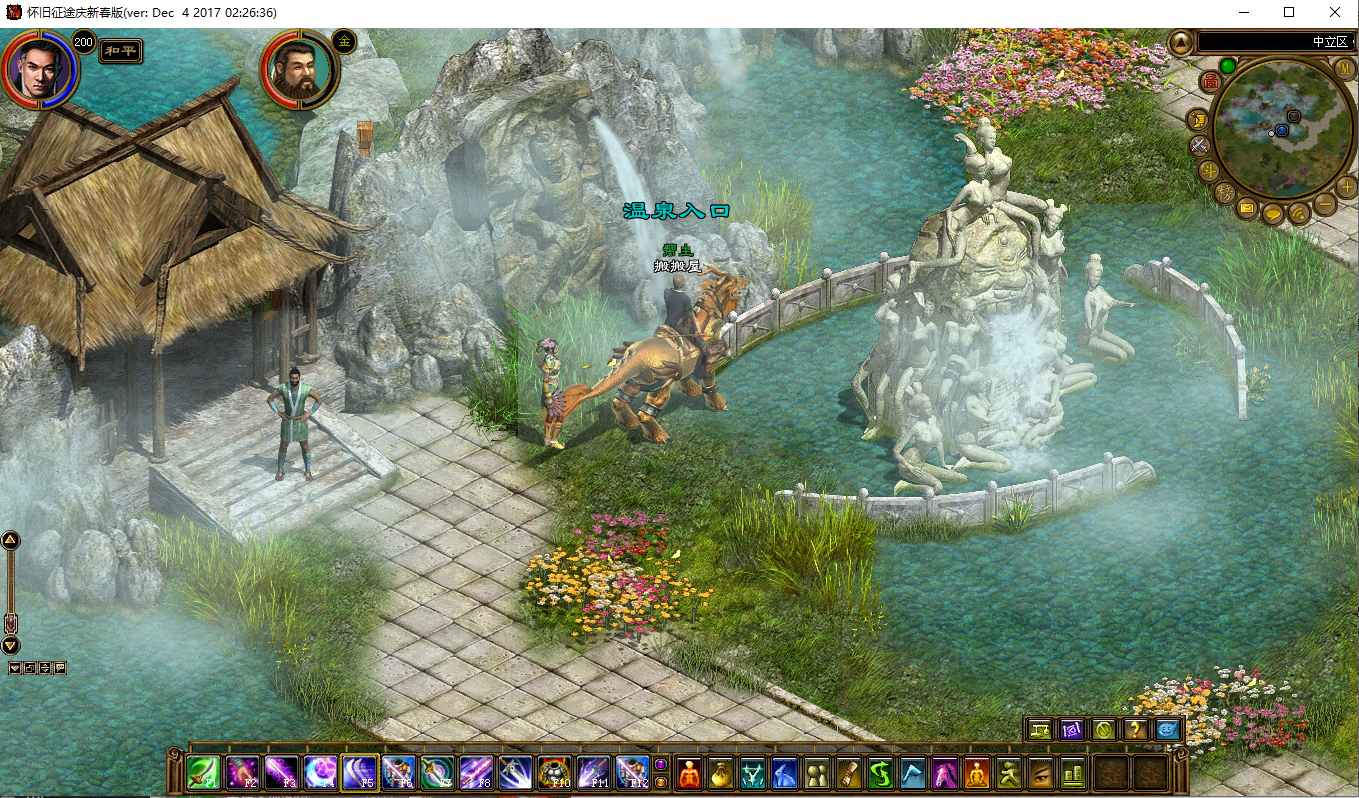This screenshot has height=798, width=1359.
Task: Trigger the F10 flaming armor skill
Action: (x=554, y=773)
